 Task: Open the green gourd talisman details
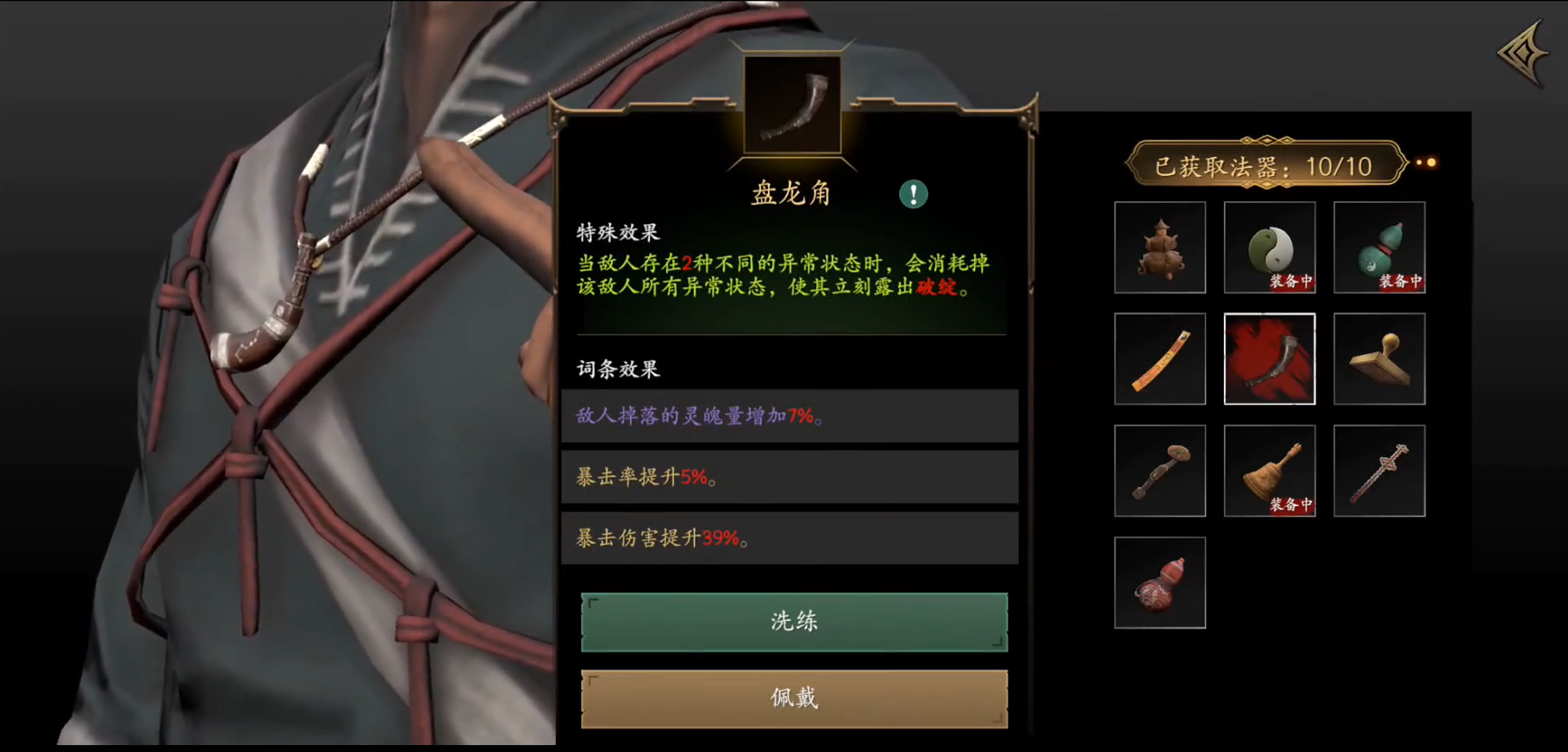(x=1377, y=247)
